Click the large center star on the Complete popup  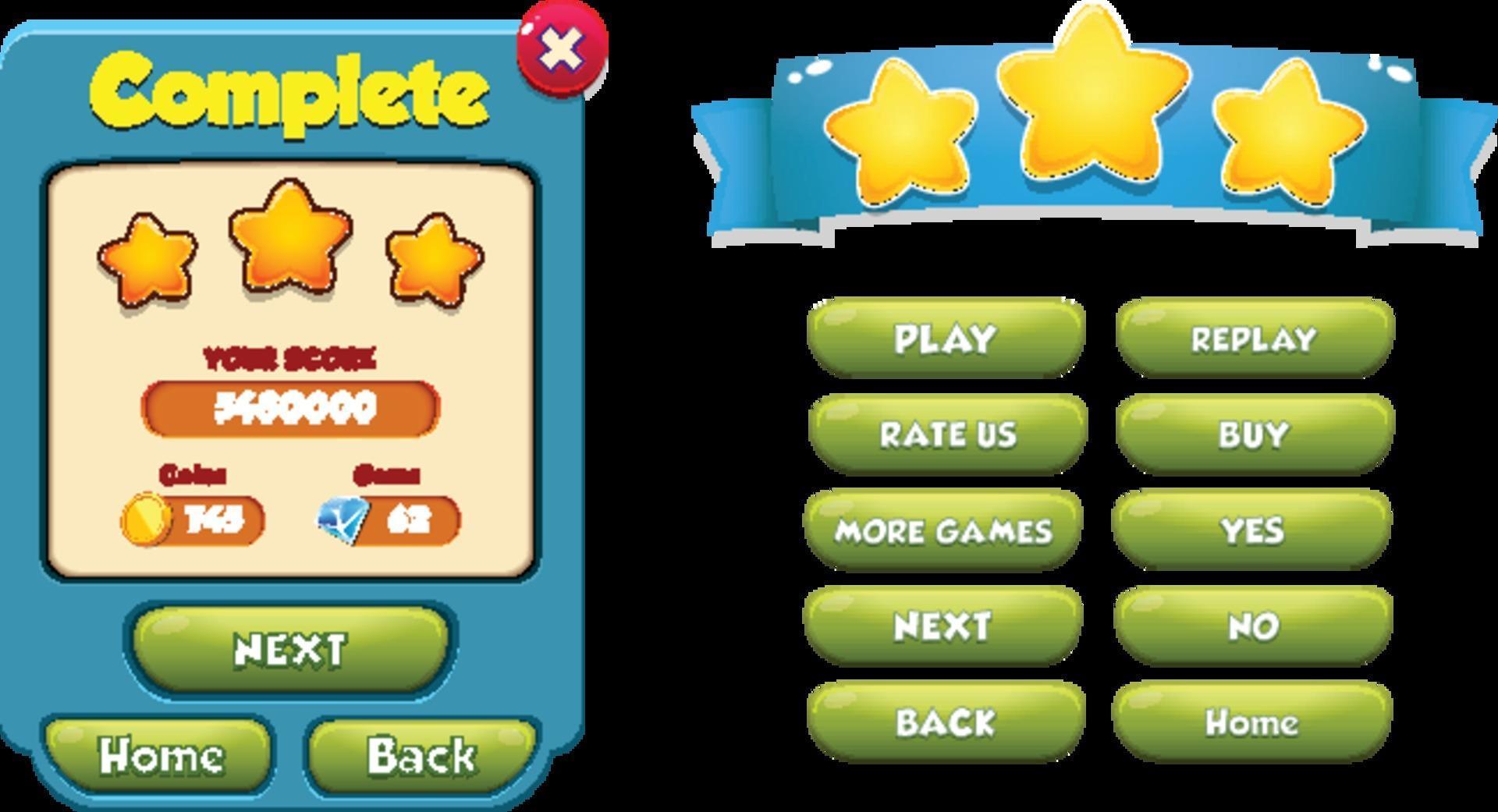(x=289, y=242)
